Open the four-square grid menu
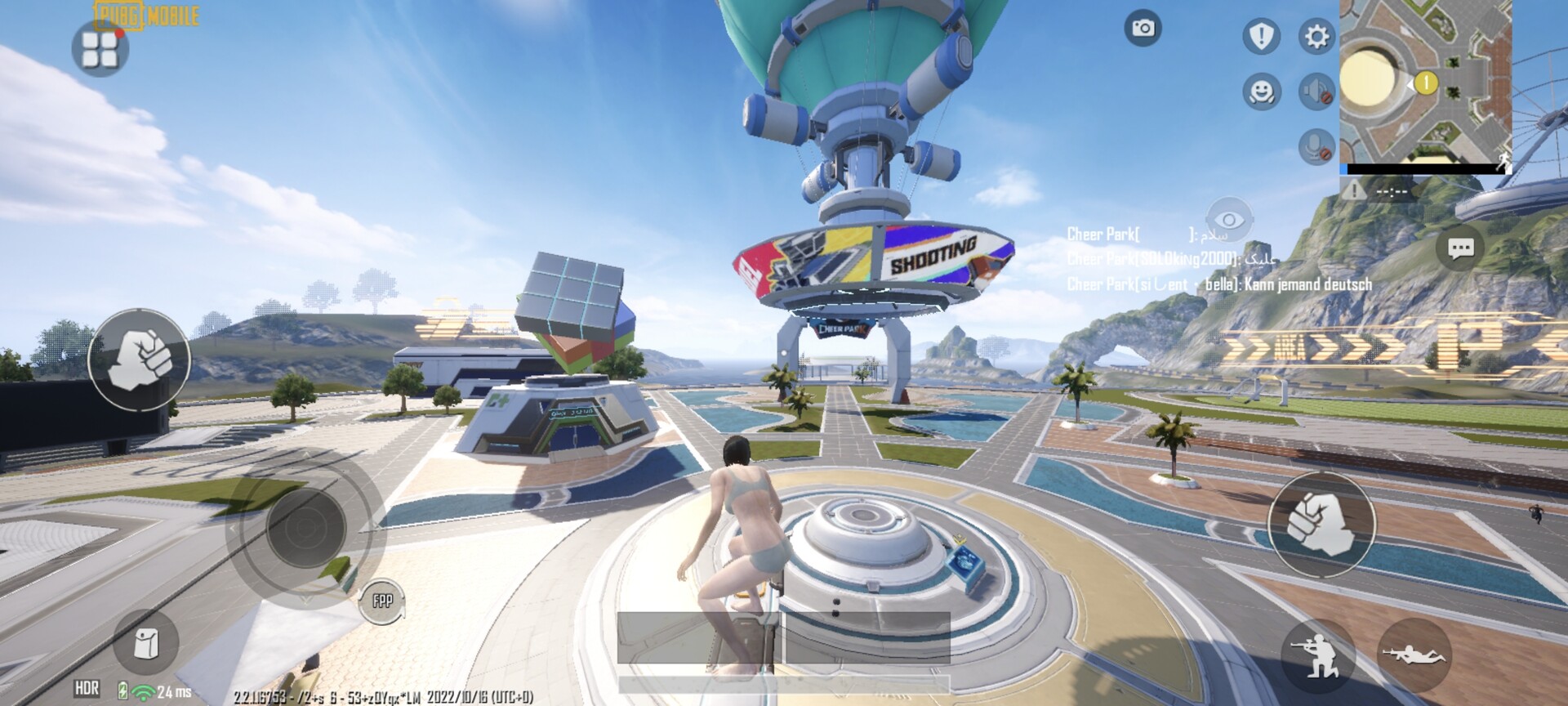The height and width of the screenshot is (706, 1568). pos(100,49)
